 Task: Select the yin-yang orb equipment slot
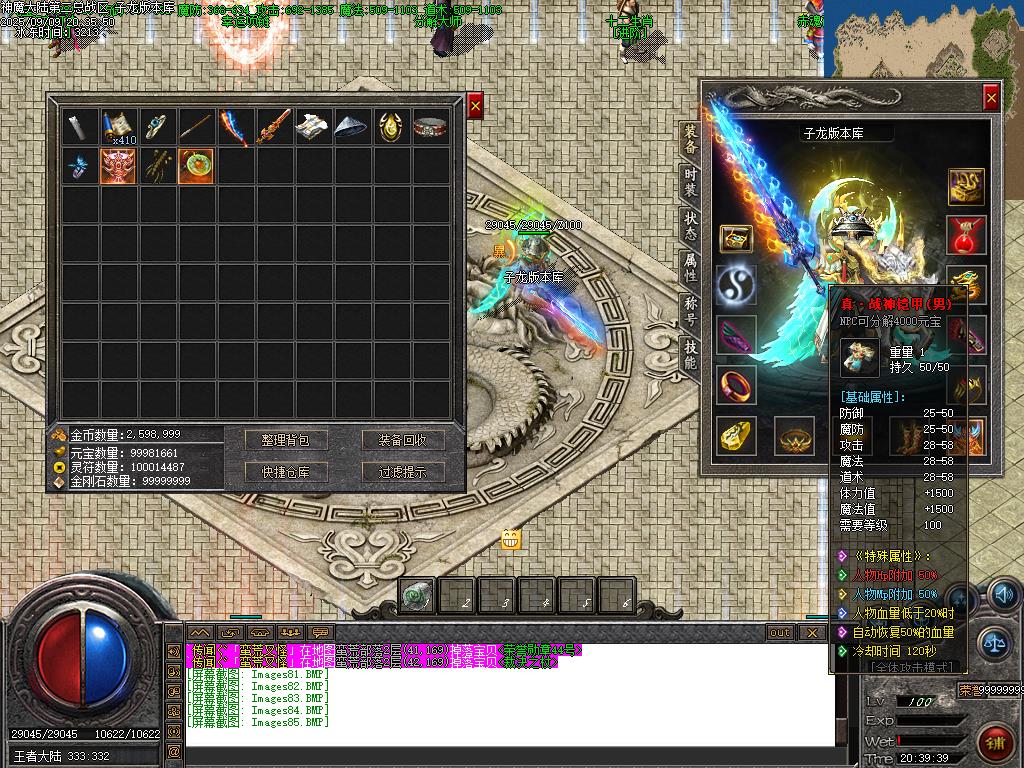point(736,285)
